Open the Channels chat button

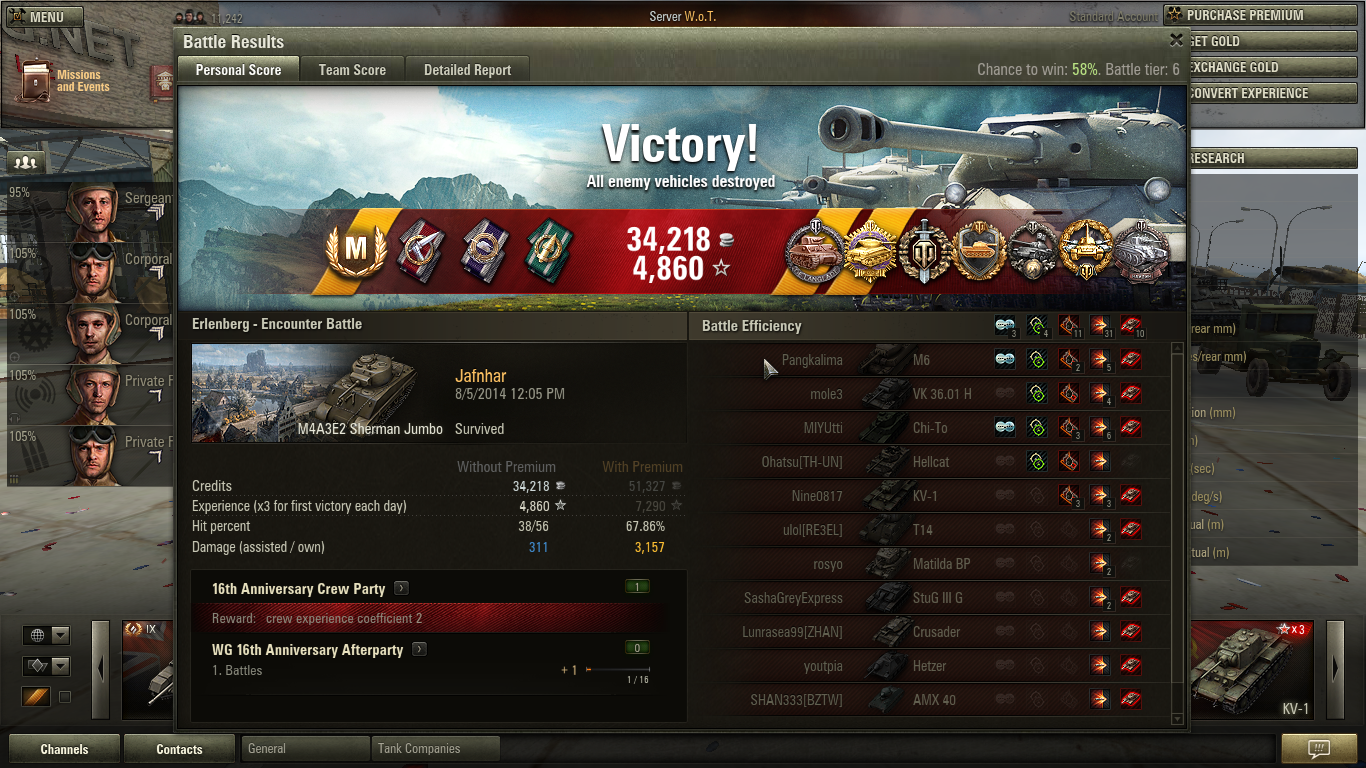point(64,749)
